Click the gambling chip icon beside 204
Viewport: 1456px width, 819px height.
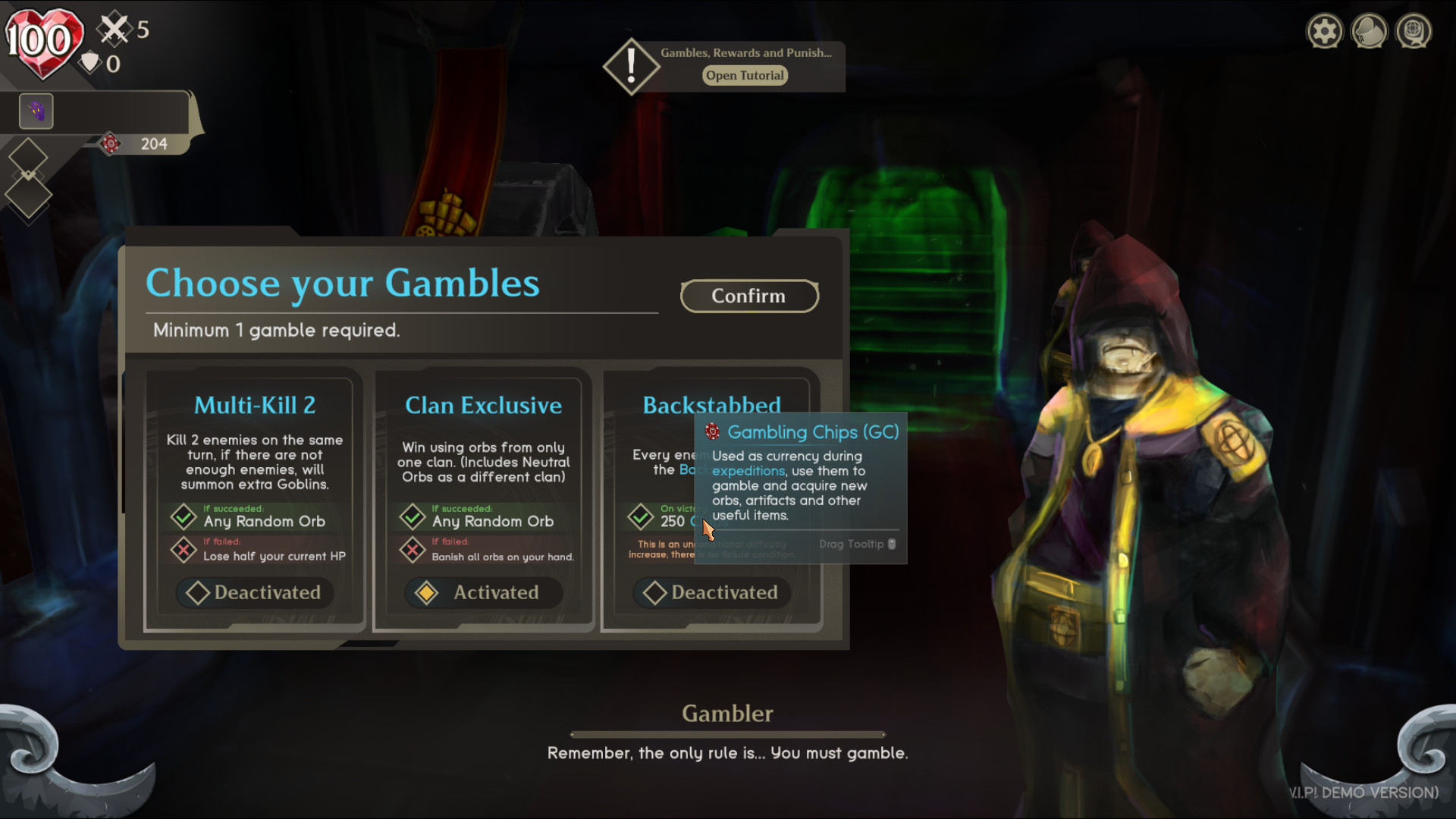click(x=112, y=144)
